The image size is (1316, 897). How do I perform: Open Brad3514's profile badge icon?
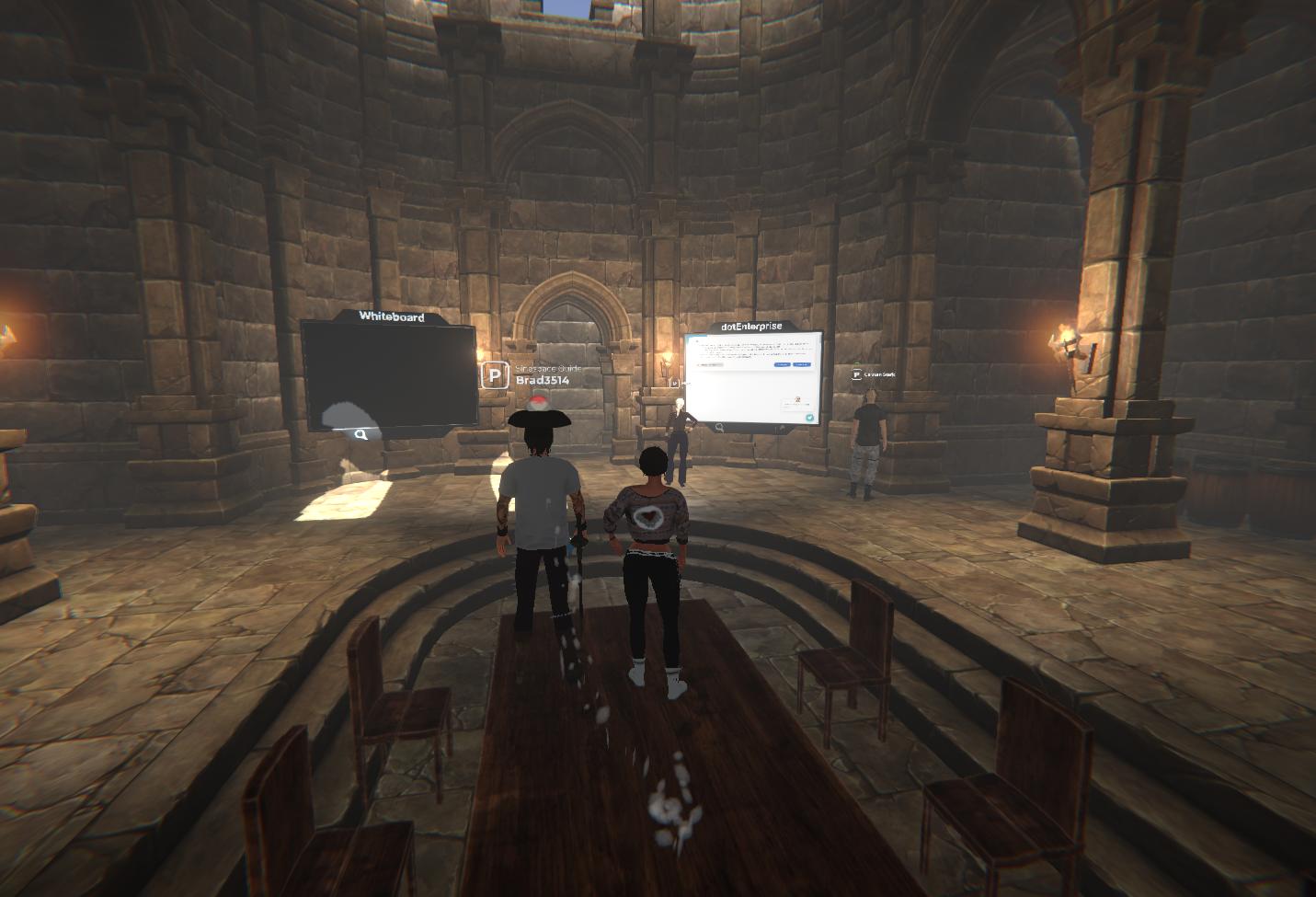coord(495,374)
